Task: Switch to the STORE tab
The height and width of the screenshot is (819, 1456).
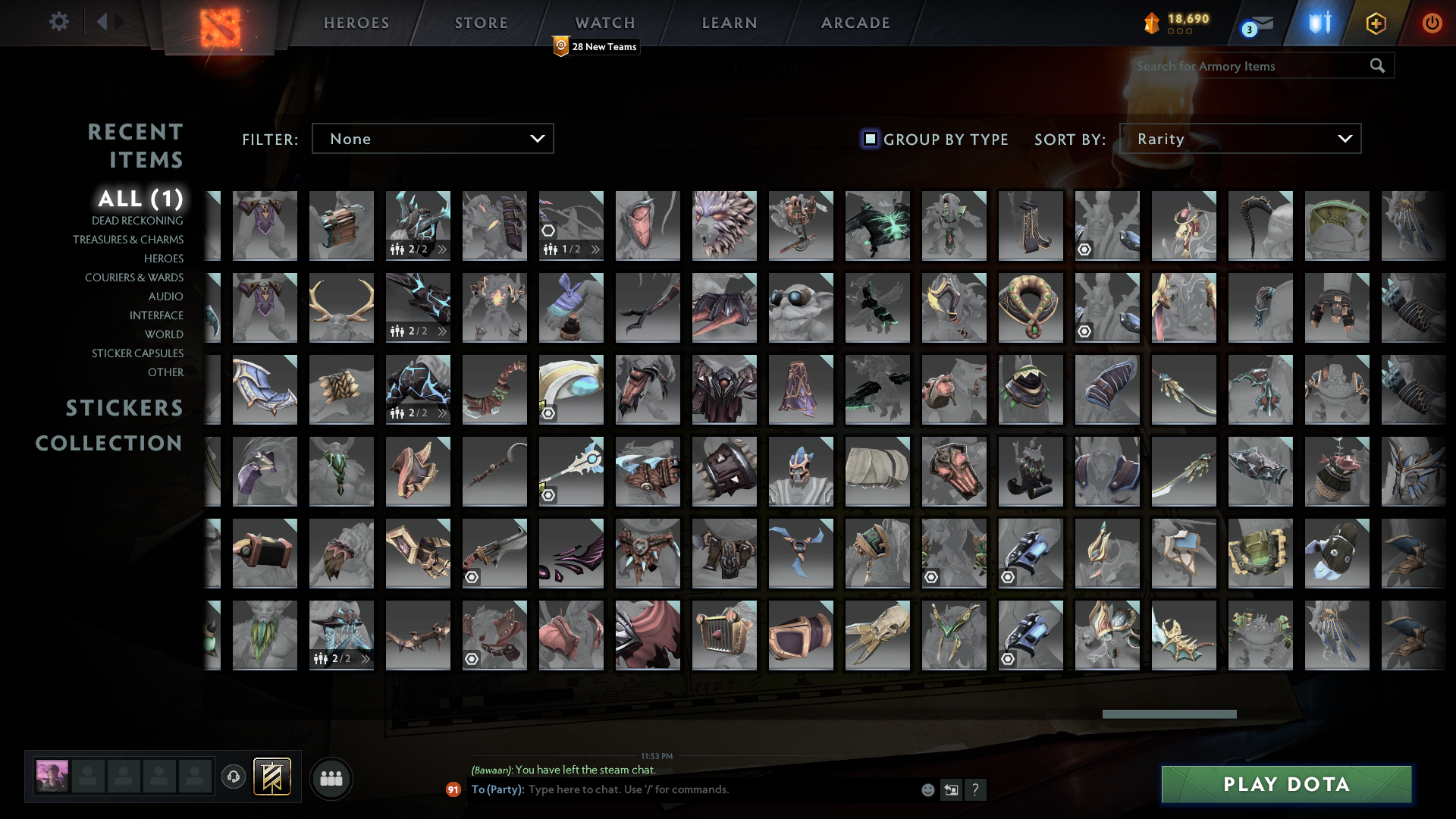Action: pyautogui.click(x=481, y=23)
